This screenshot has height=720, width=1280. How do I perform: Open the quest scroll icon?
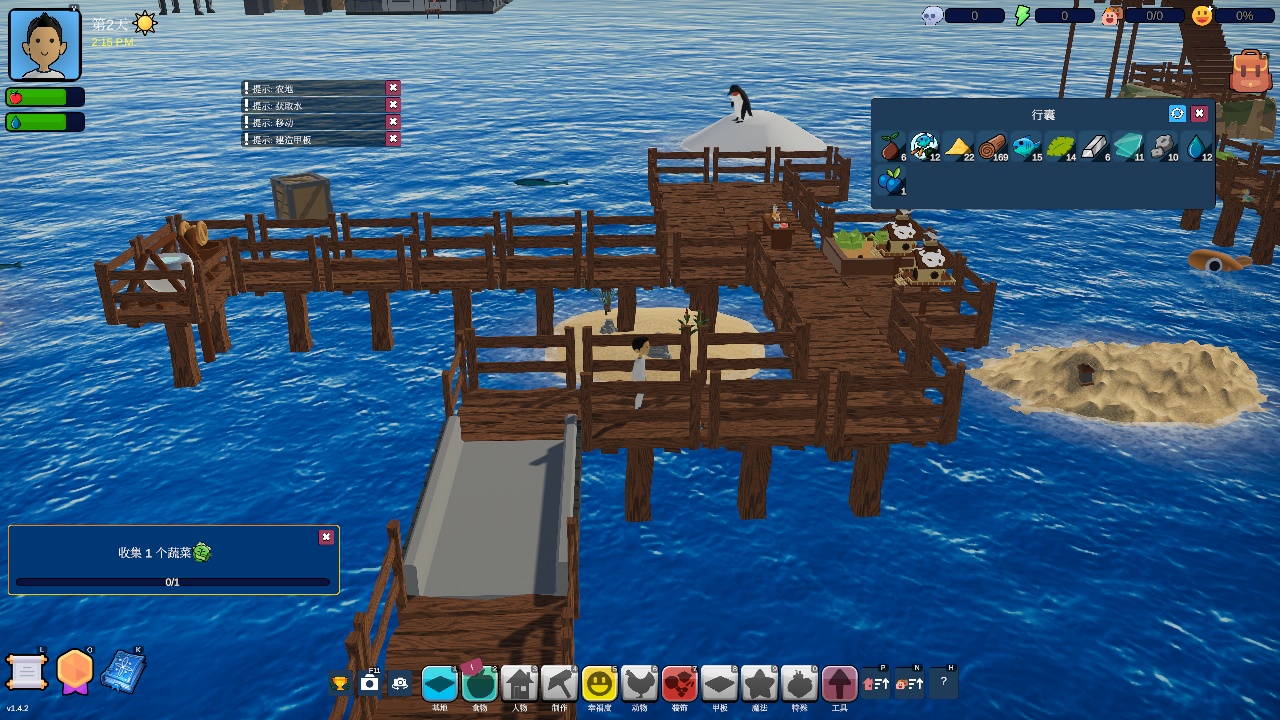27,671
